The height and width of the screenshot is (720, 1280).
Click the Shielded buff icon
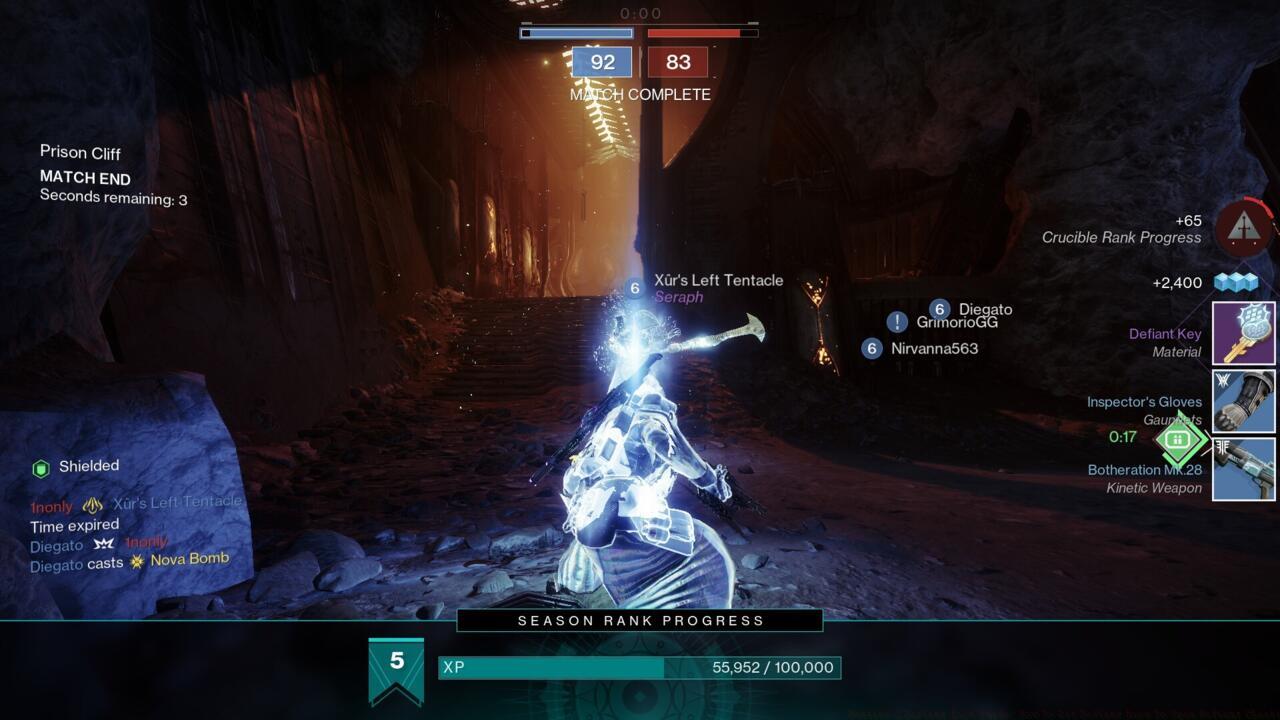click(40, 465)
